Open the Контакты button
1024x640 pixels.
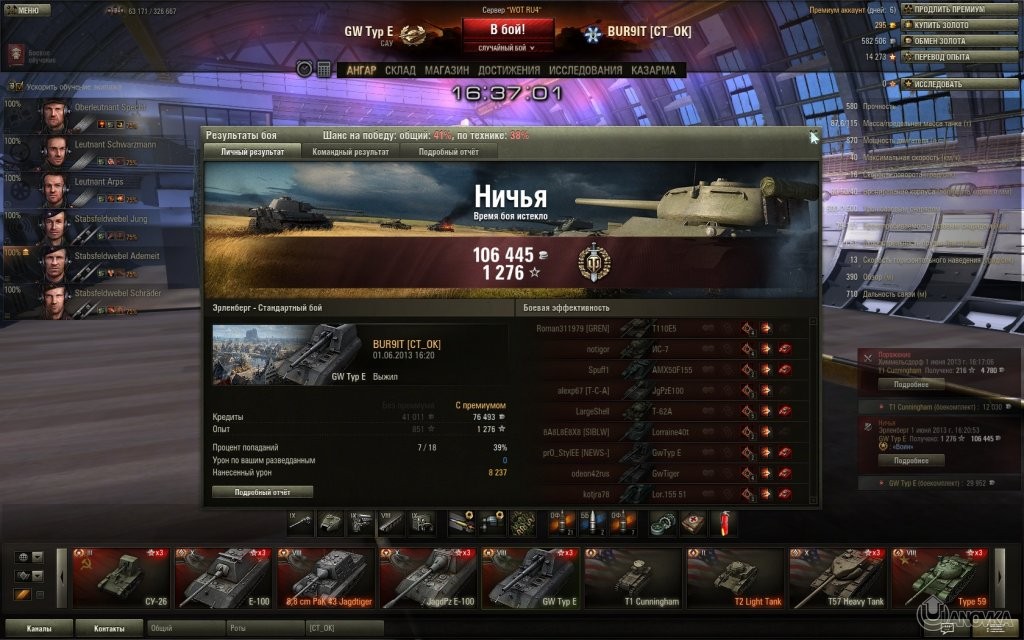tap(110, 628)
